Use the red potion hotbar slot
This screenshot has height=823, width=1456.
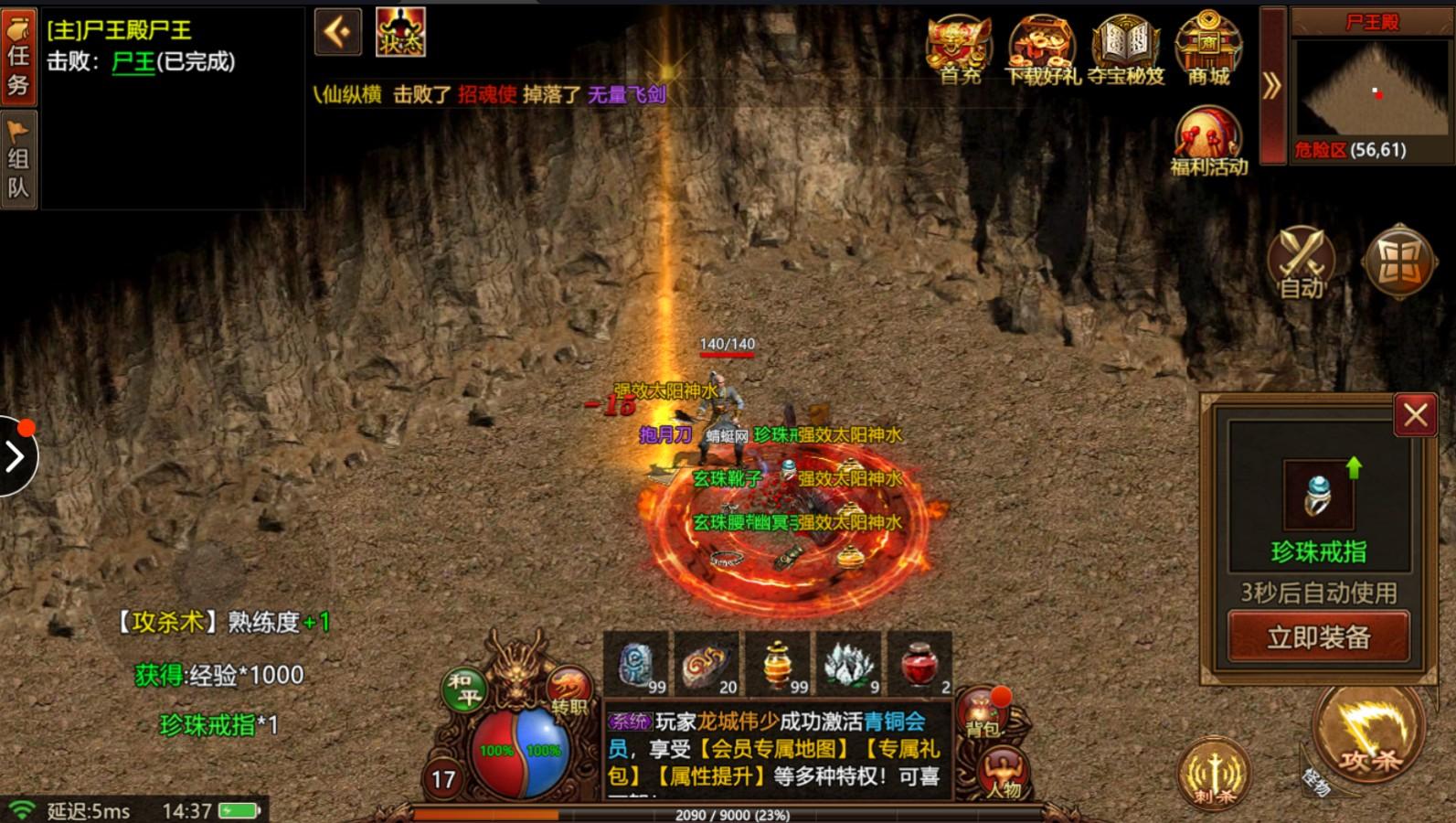click(x=919, y=664)
